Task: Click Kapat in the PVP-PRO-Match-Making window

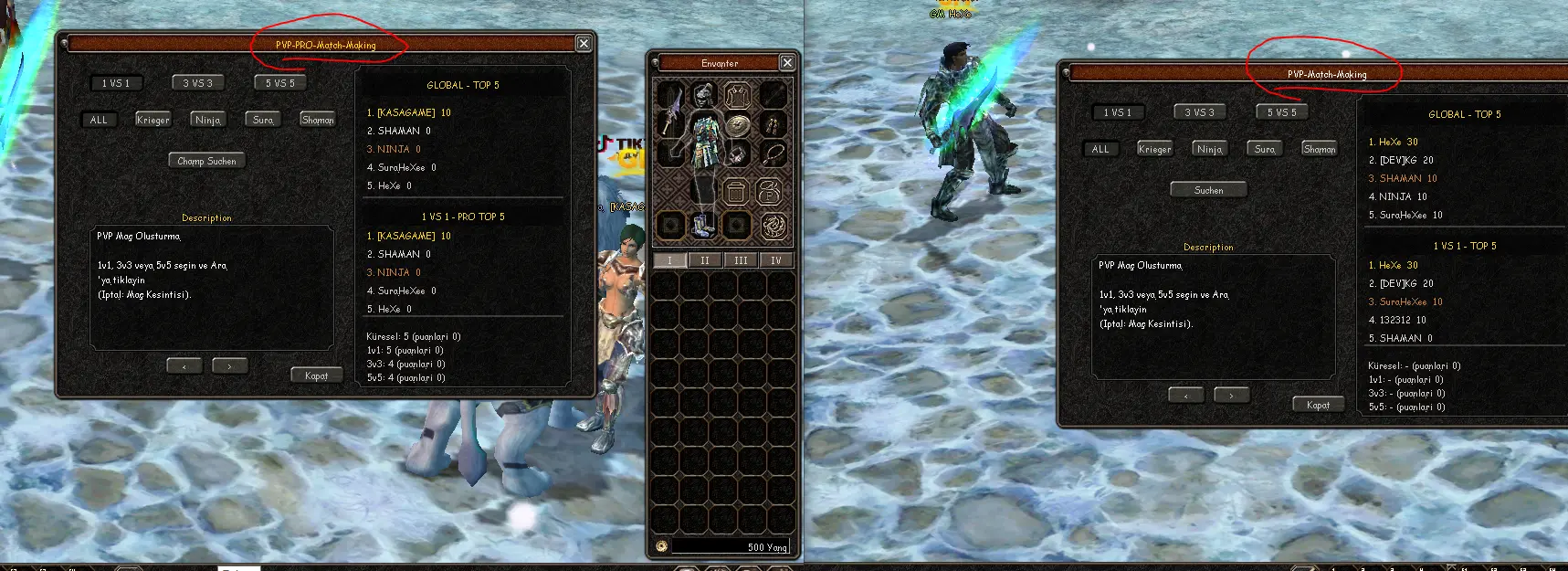Action: point(316,375)
